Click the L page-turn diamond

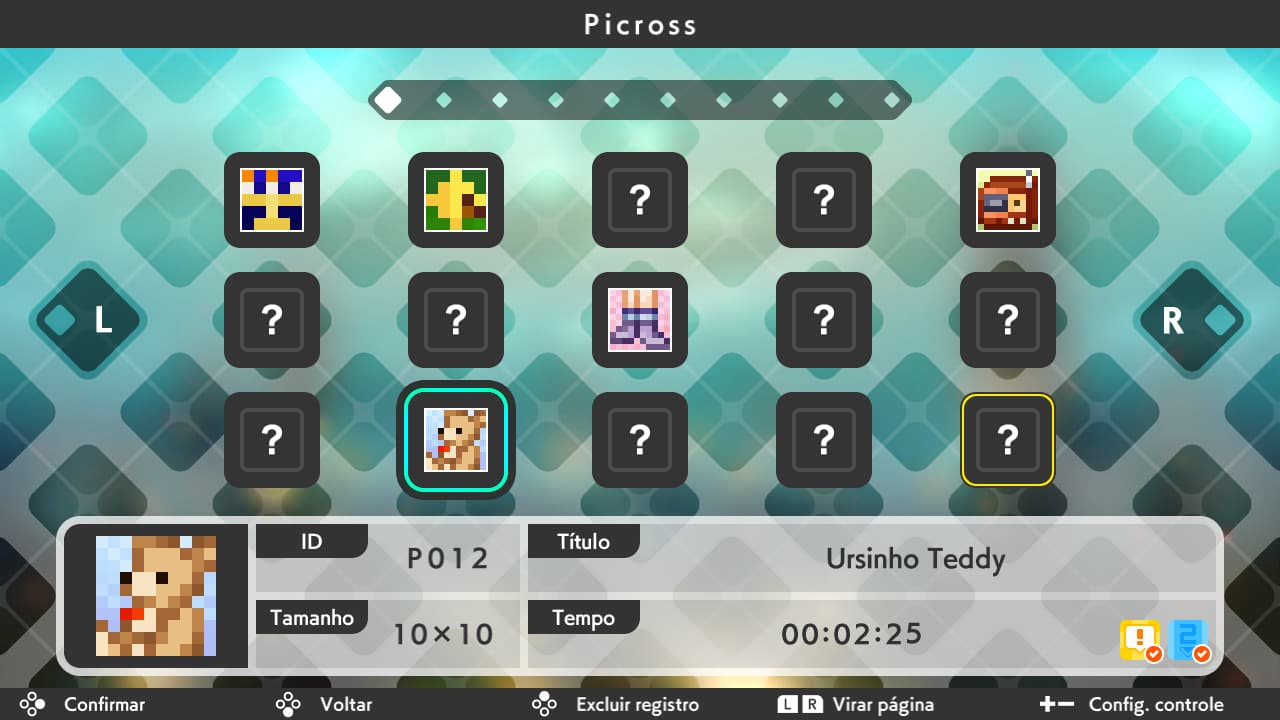pos(88,321)
